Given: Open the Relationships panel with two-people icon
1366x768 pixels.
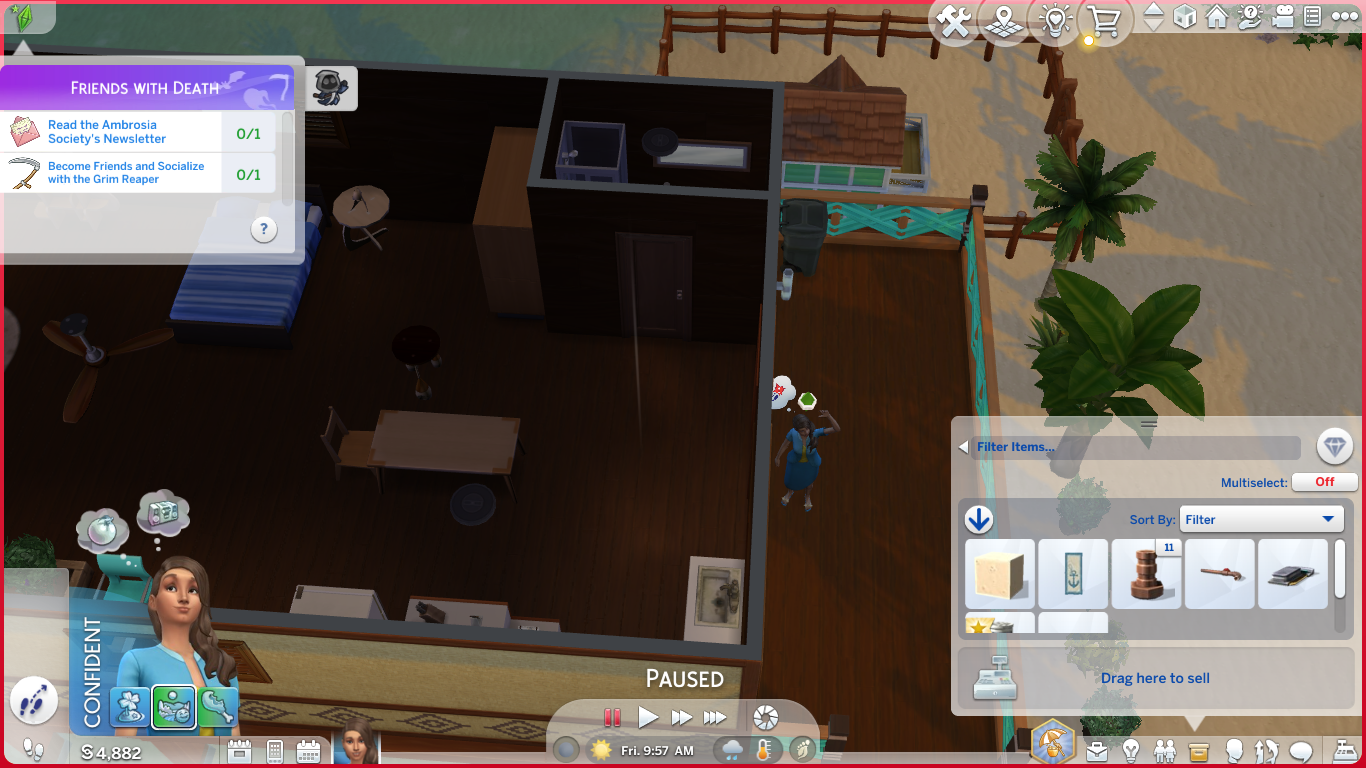Looking at the screenshot, I should [1166, 750].
